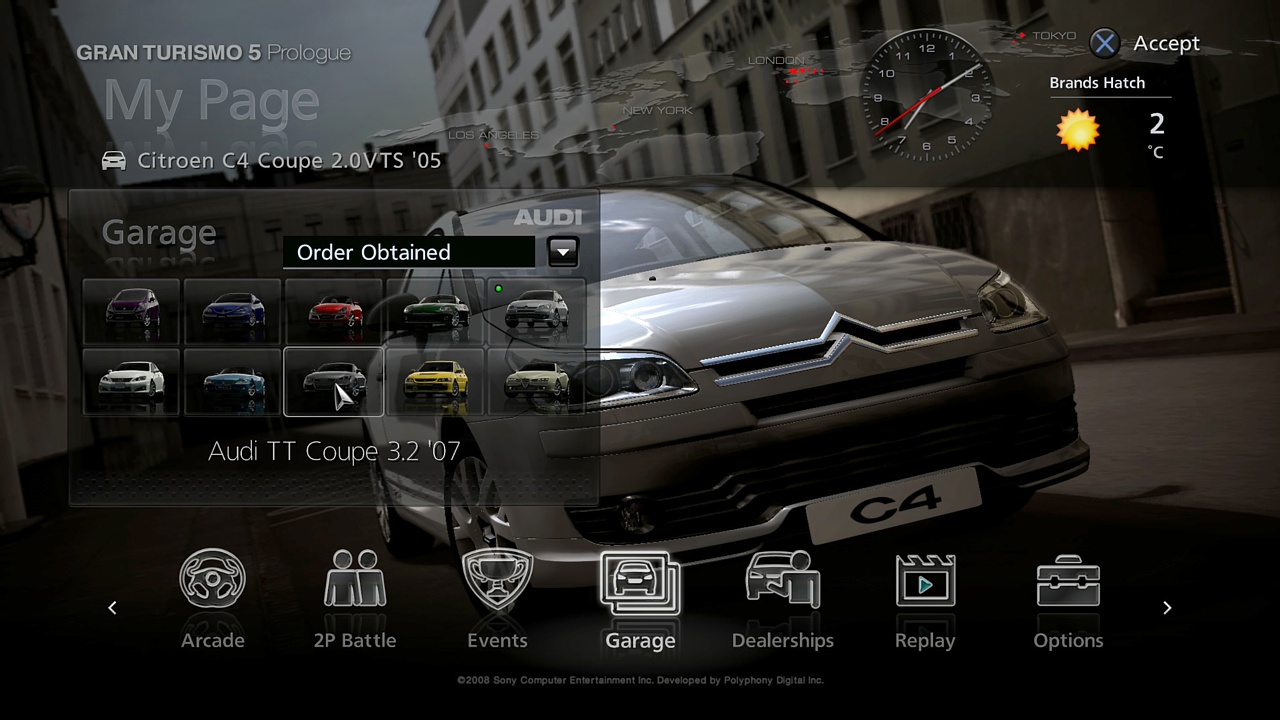Click the sun weather symbol for Brands Hatch
1280x720 pixels.
coord(1077,130)
